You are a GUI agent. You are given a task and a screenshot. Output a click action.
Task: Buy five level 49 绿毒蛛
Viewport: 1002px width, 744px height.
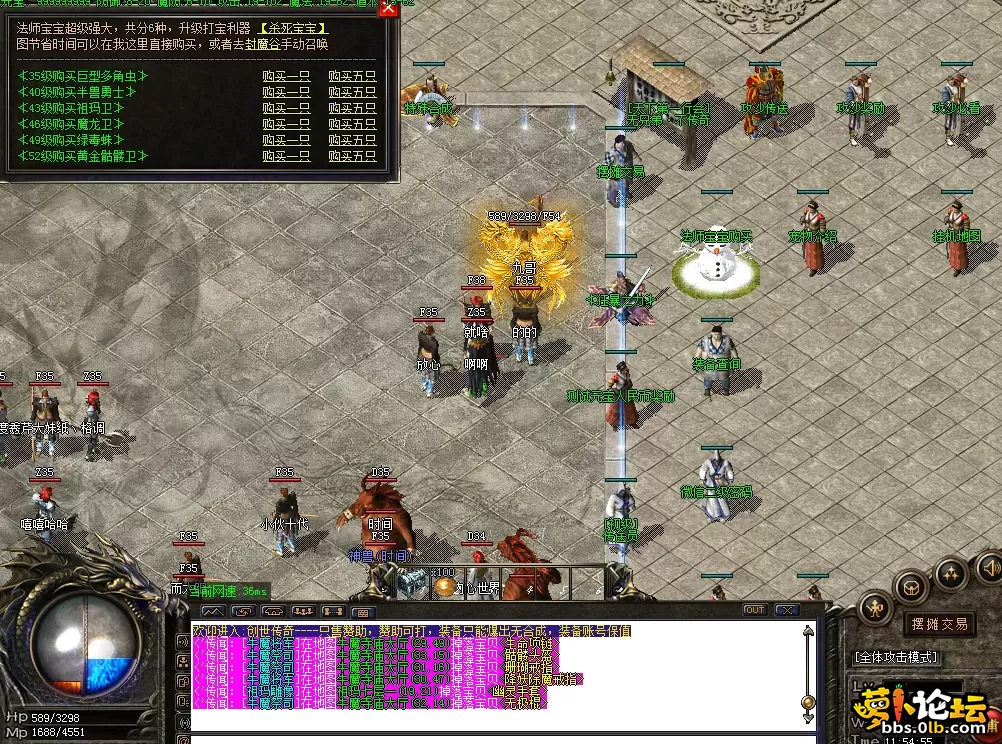click(x=352, y=140)
